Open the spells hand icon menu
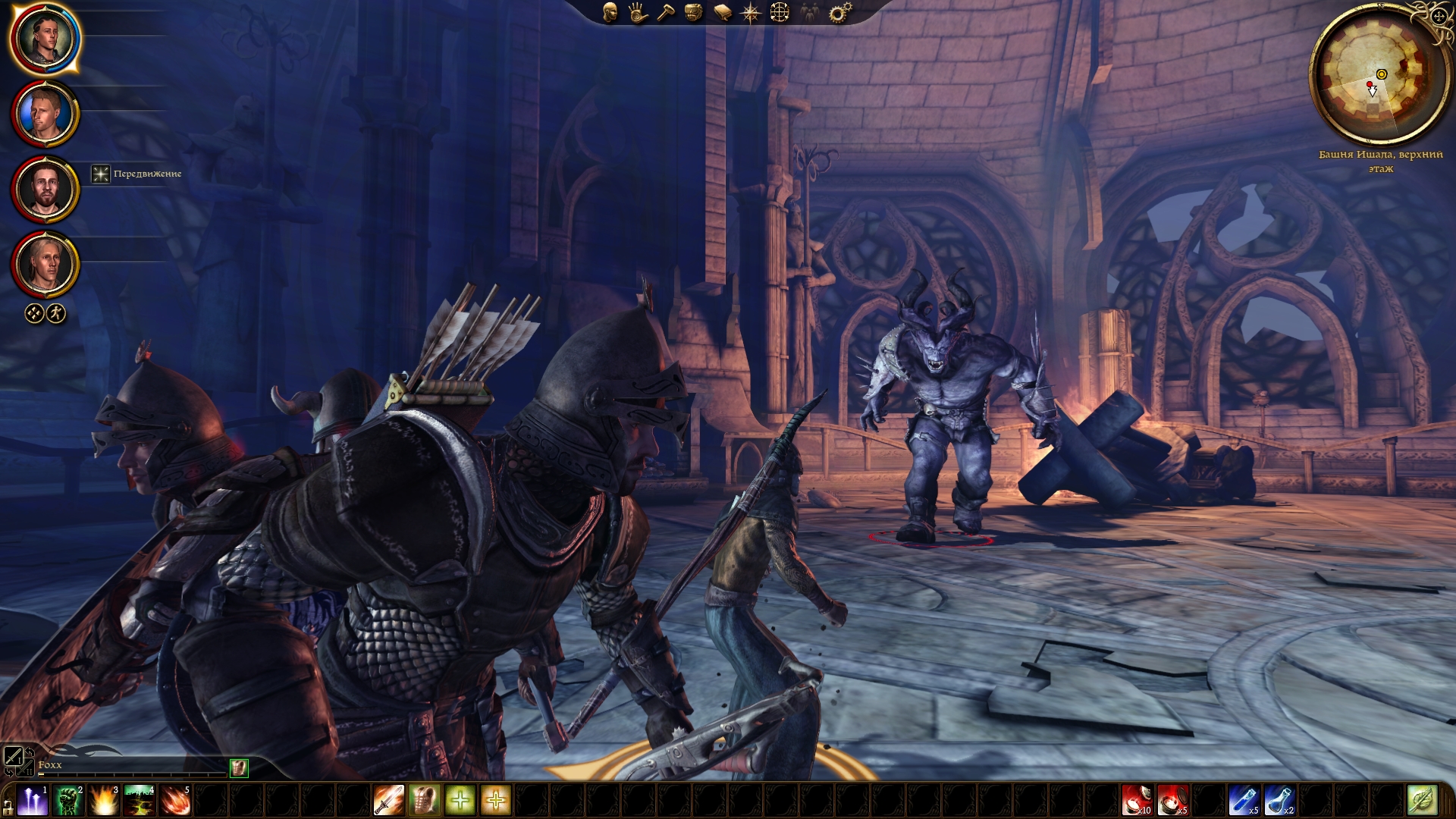1456x819 pixels. click(x=638, y=12)
